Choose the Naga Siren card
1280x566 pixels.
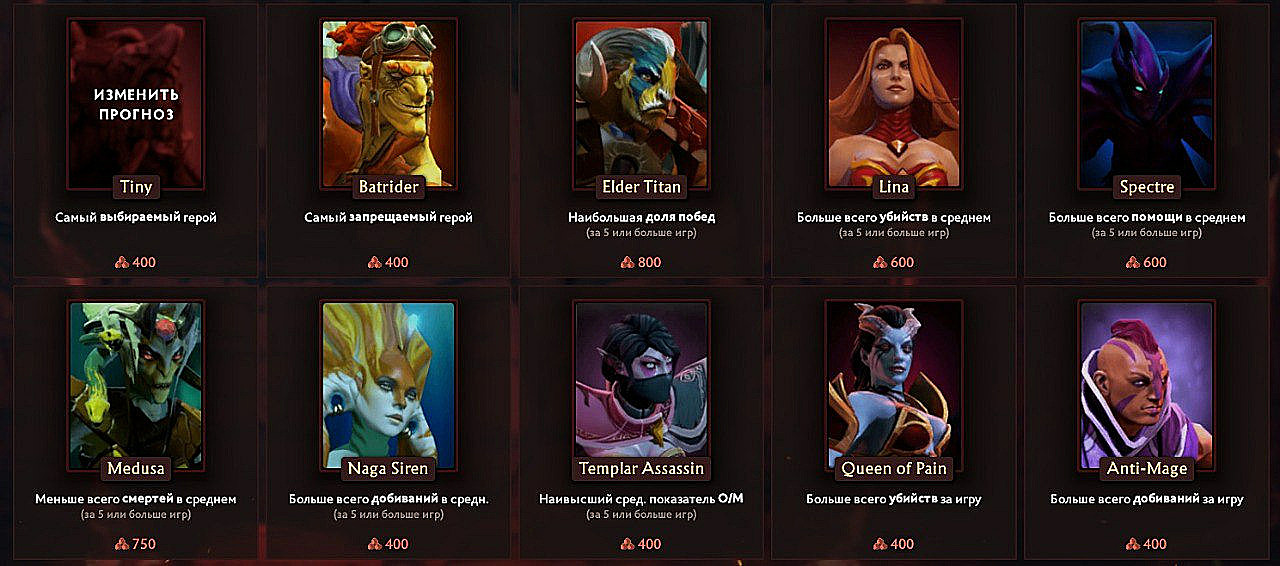pos(388,384)
